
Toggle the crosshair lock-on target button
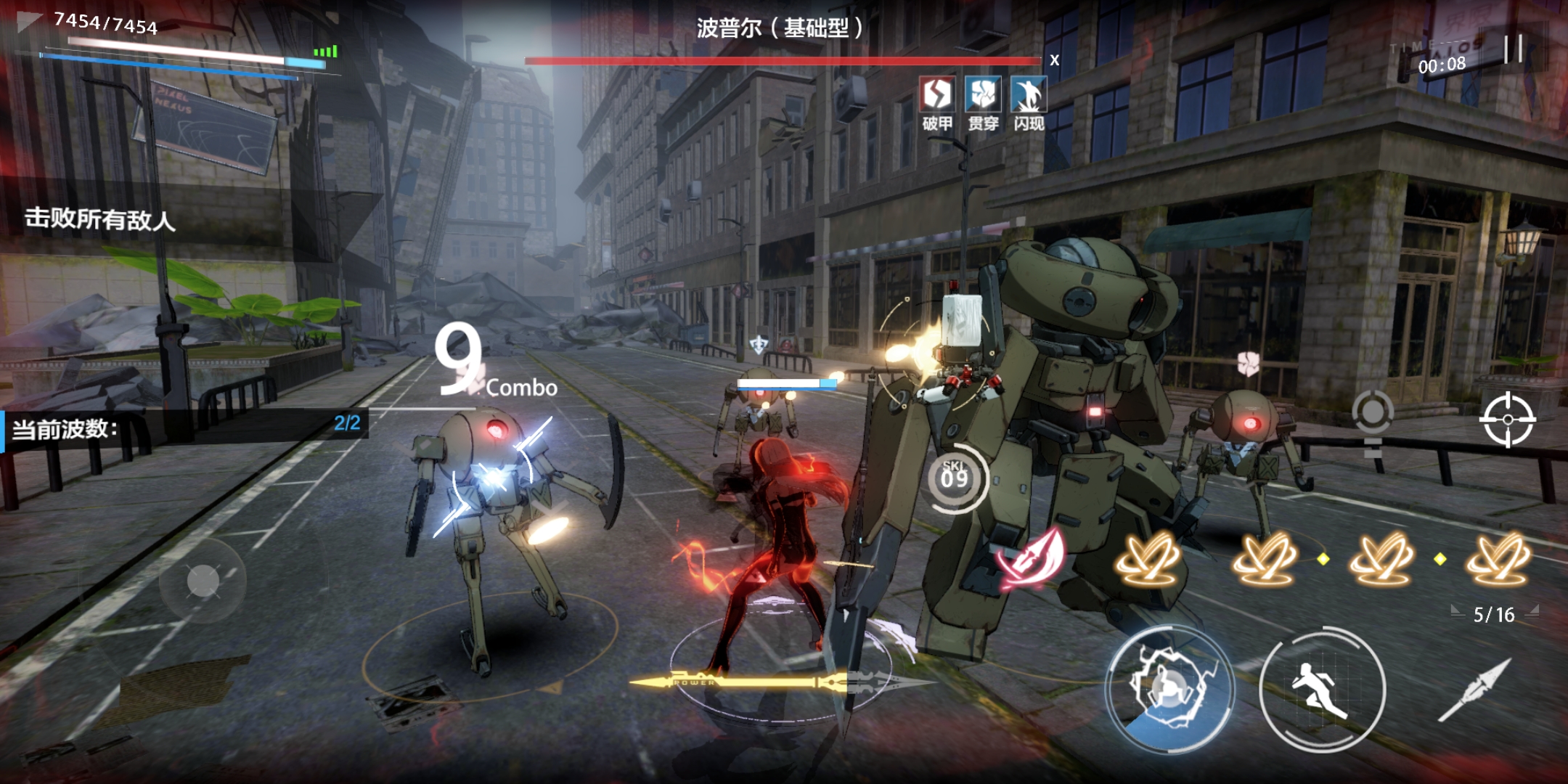[x=1507, y=420]
